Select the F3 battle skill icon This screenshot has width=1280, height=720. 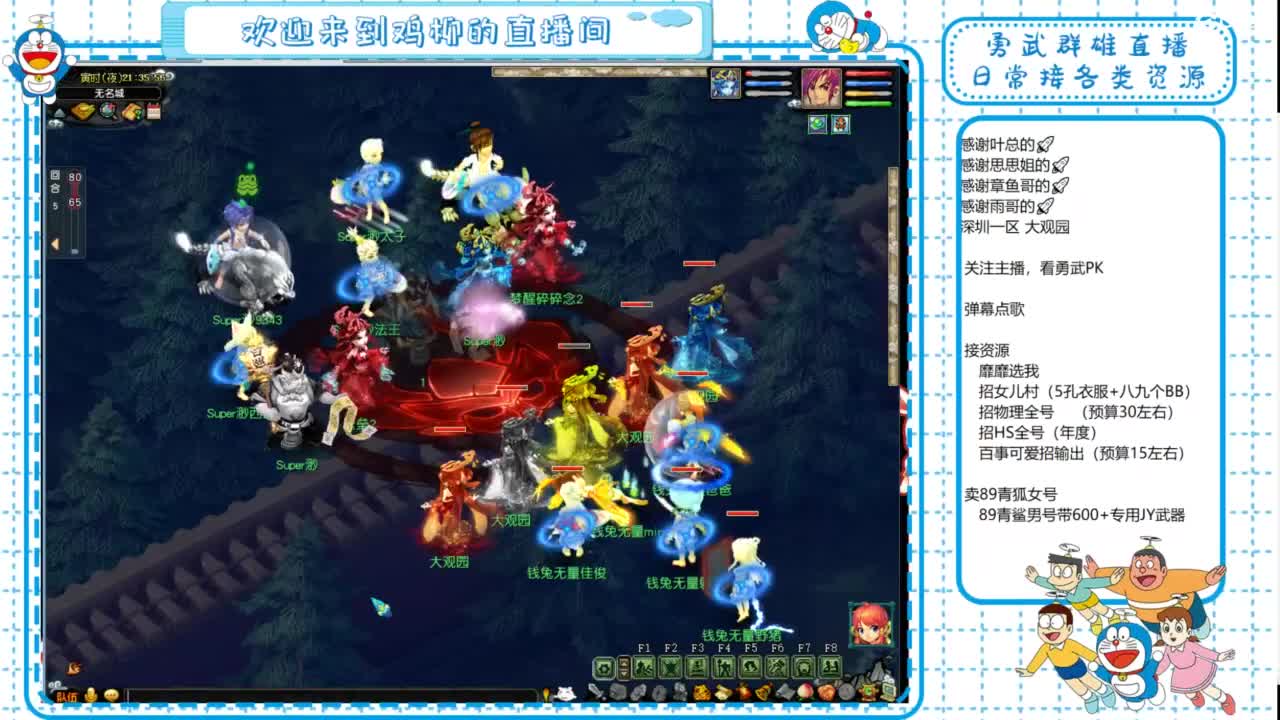point(699,666)
